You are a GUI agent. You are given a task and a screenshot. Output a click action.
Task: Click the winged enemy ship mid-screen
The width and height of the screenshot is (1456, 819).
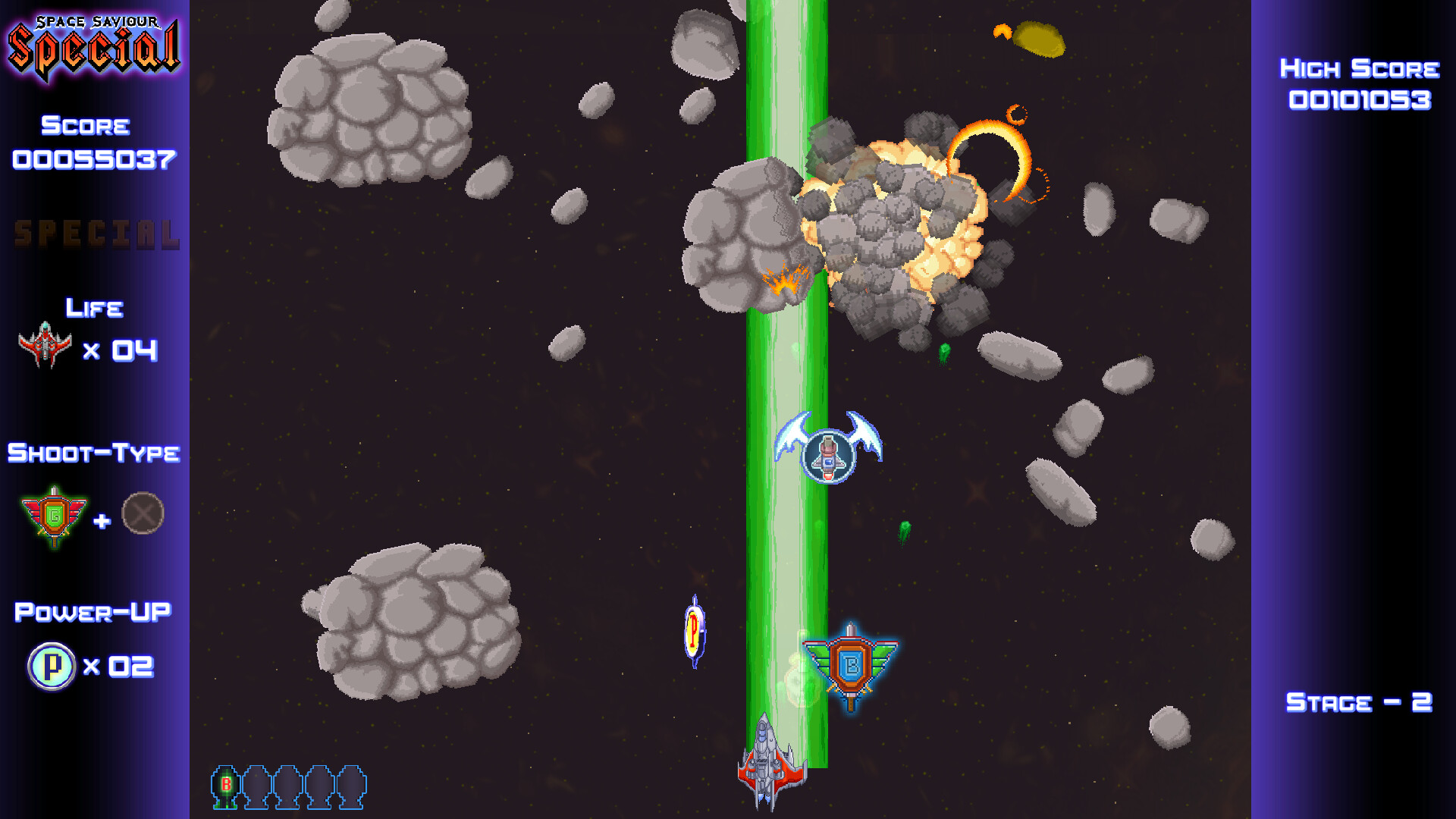point(828,455)
